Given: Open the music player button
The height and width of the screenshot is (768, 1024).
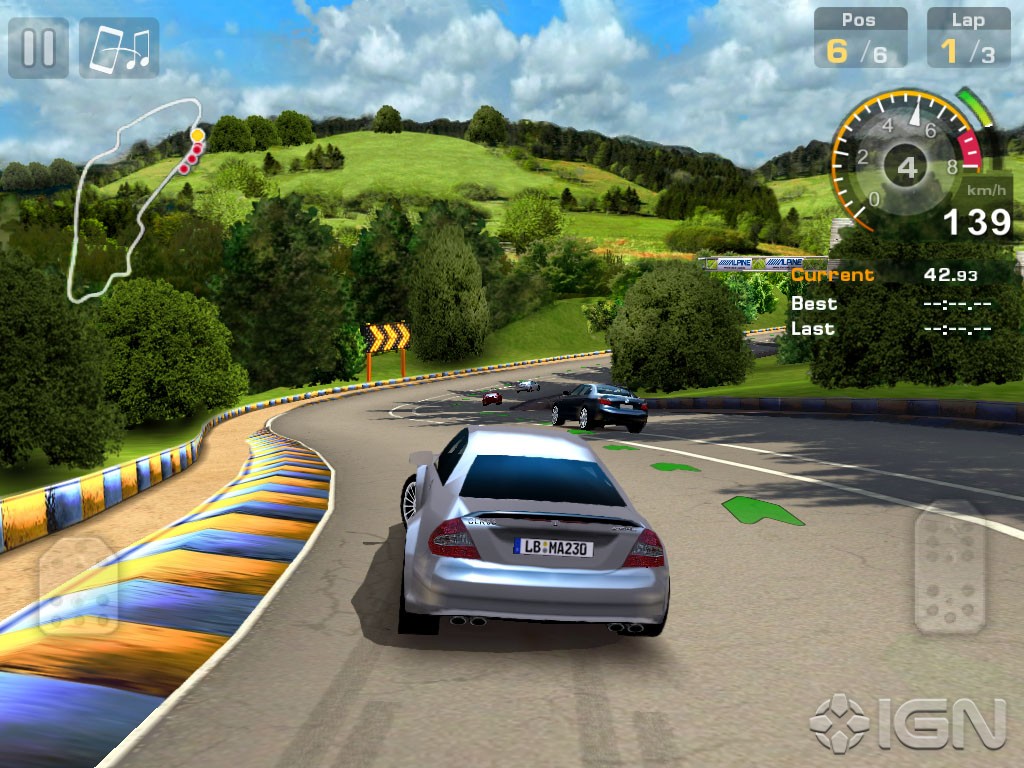Looking at the screenshot, I should (119, 47).
